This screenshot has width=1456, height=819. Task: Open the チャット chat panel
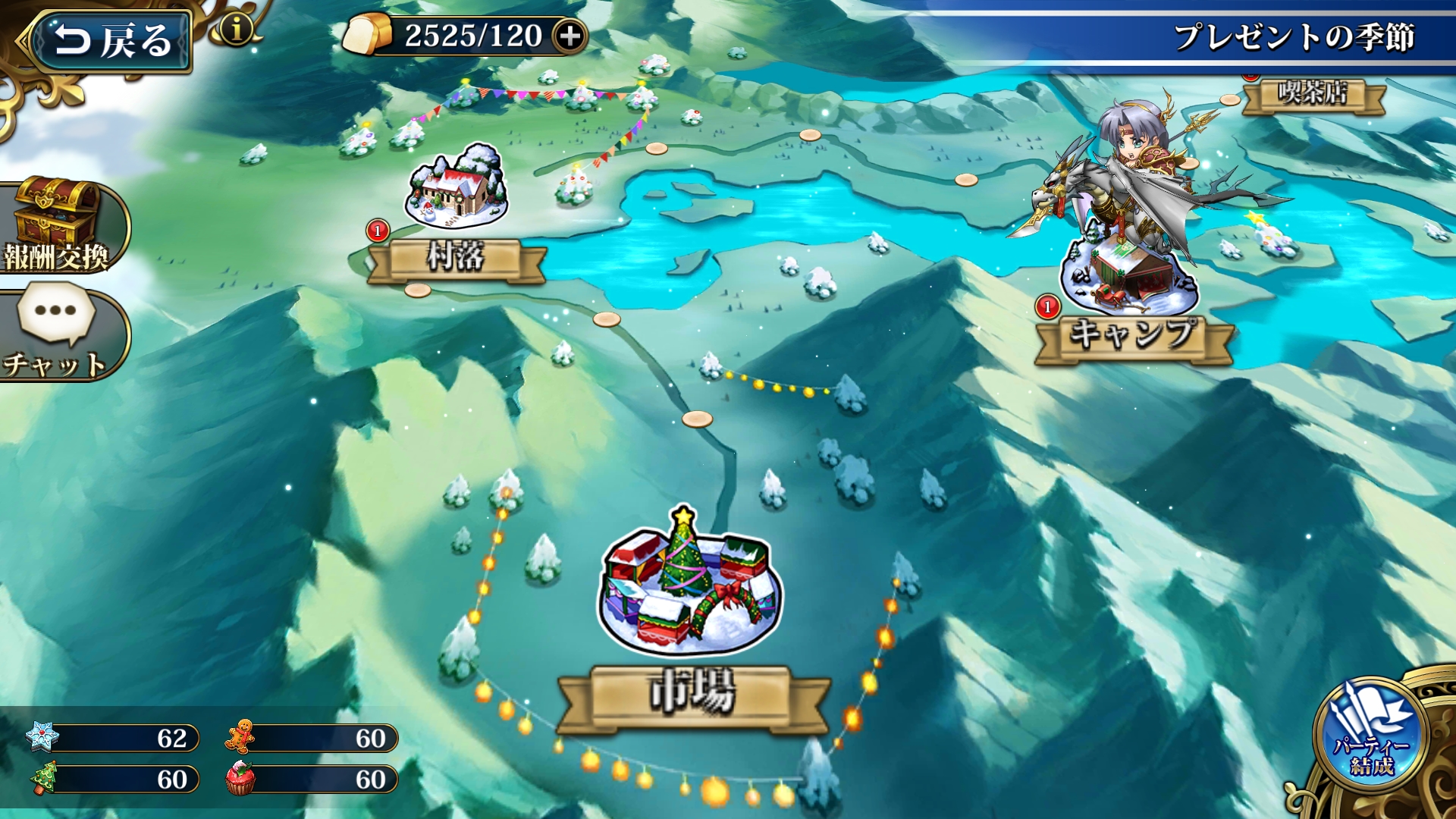click(56, 334)
